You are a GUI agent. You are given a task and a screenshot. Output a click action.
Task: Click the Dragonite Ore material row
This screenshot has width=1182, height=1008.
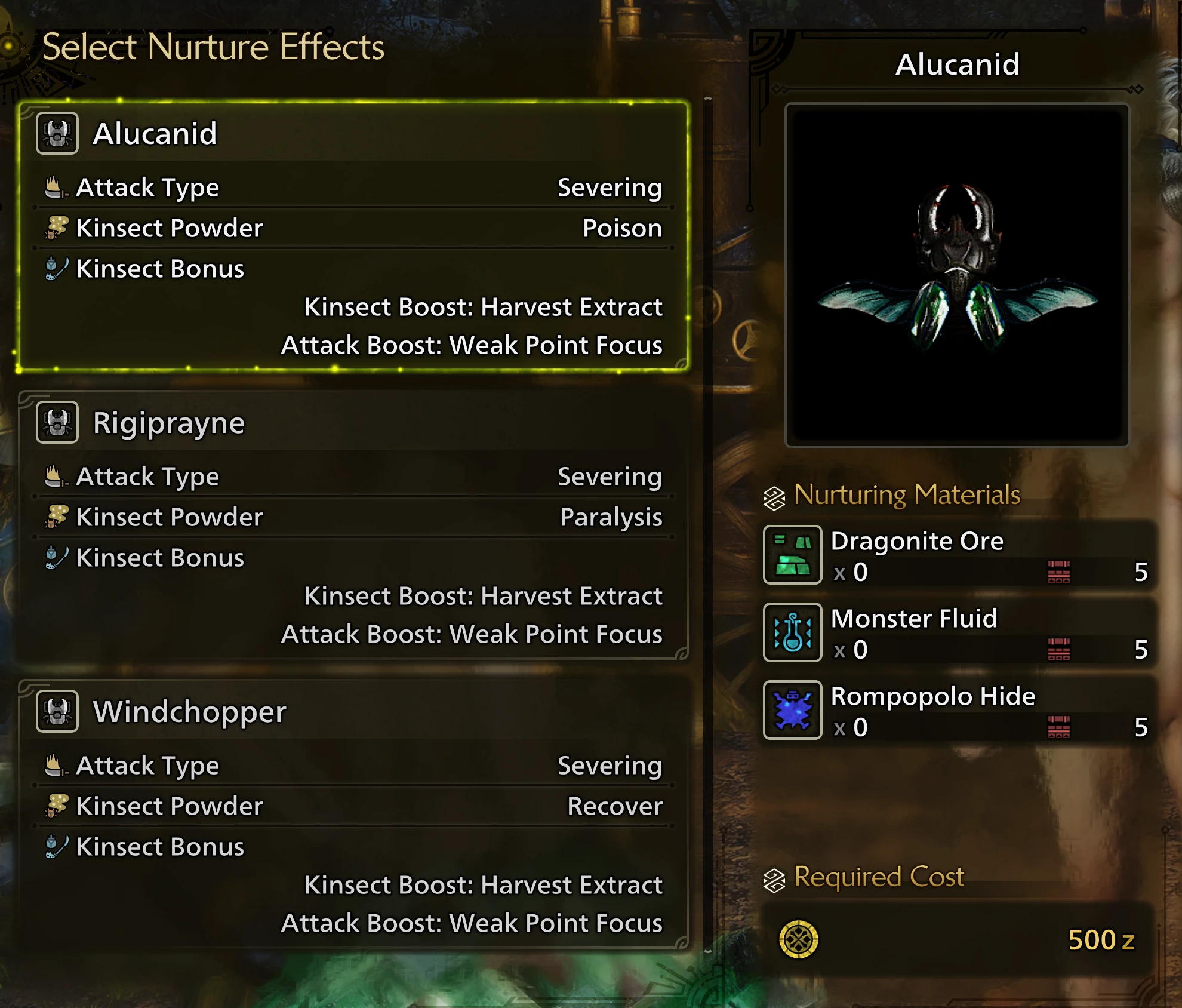[959, 555]
